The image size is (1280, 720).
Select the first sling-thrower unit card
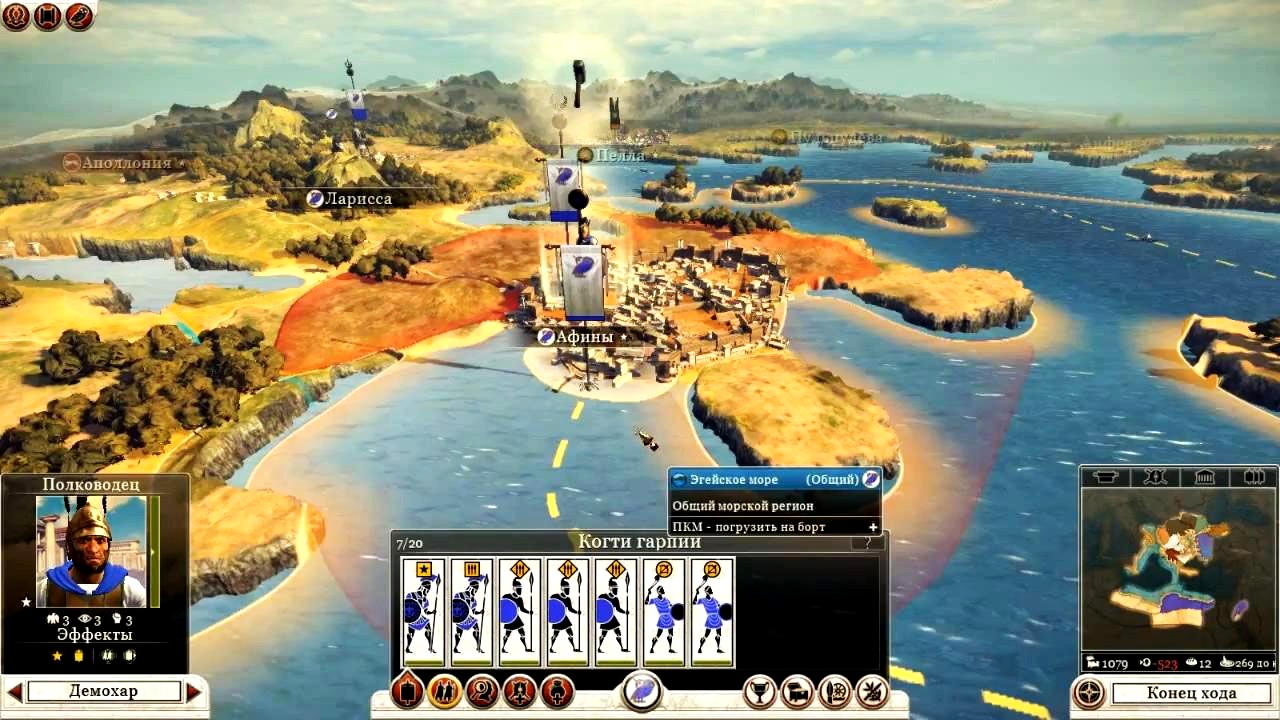coord(664,612)
